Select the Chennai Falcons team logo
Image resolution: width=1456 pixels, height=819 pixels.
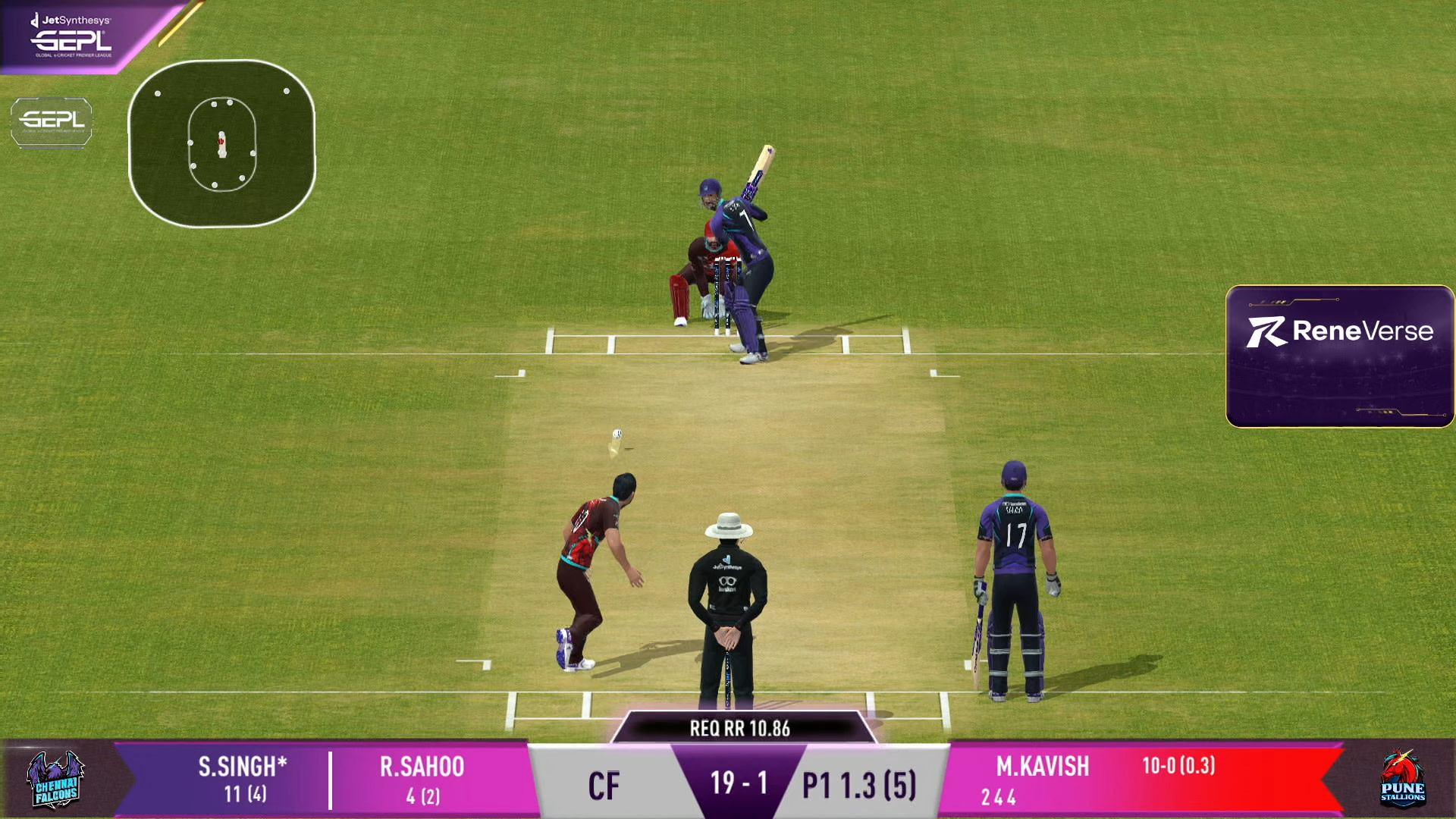pos(55,780)
